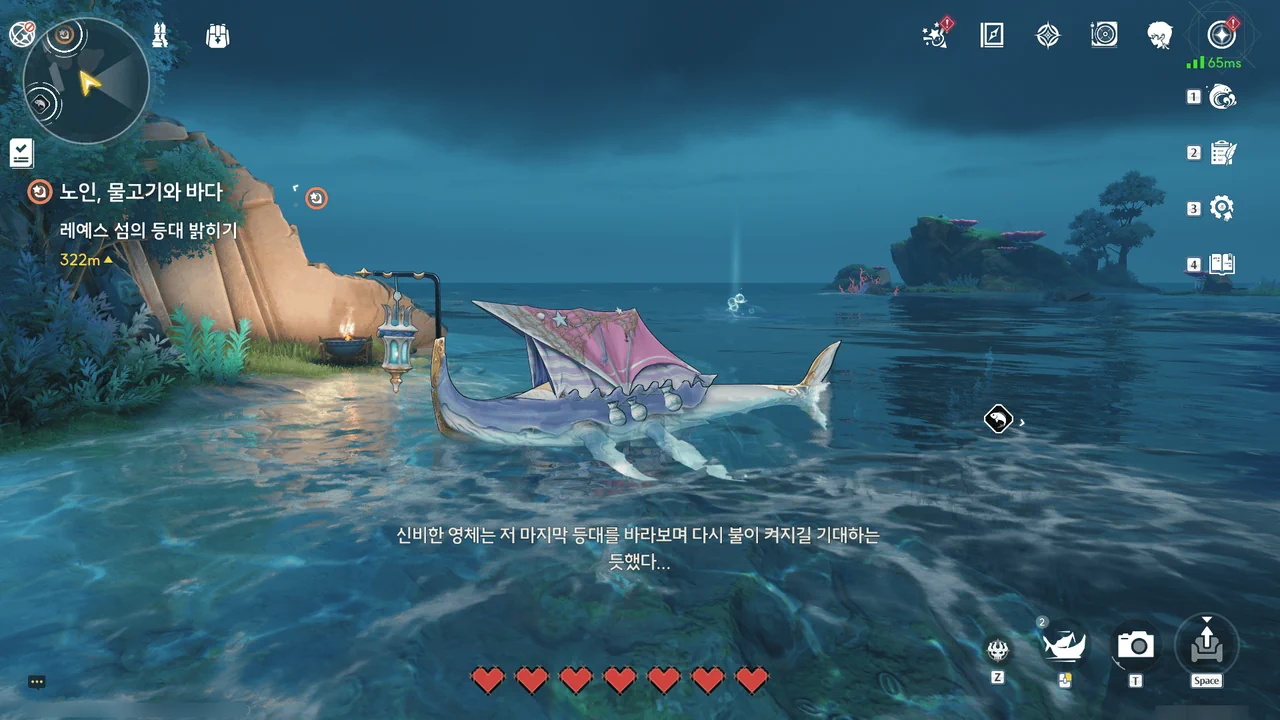Select the fish wave shortcut
The height and width of the screenshot is (720, 1280).
pos(1222,97)
